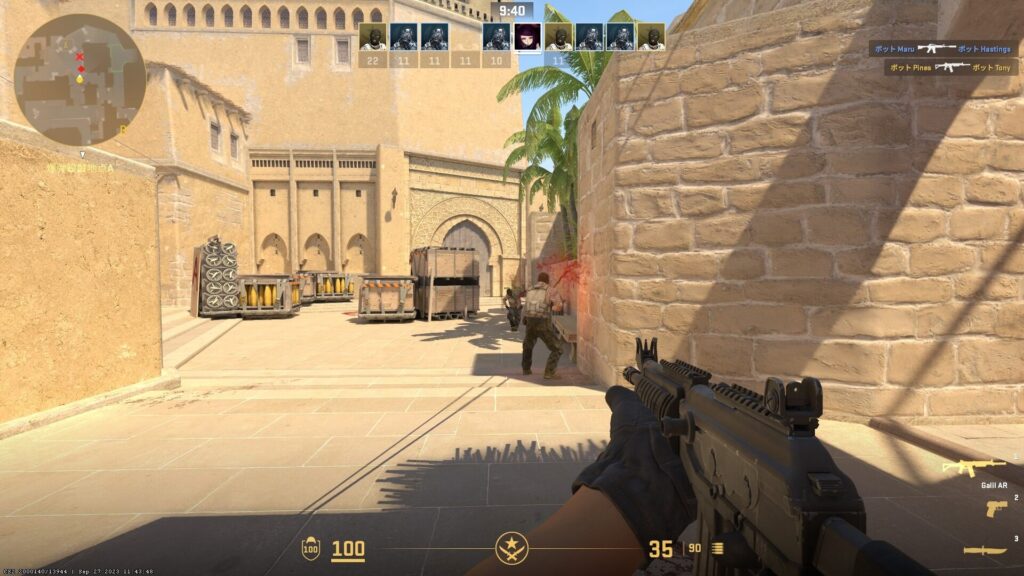
Task: Click the circular radar minimap
Action: [80, 80]
